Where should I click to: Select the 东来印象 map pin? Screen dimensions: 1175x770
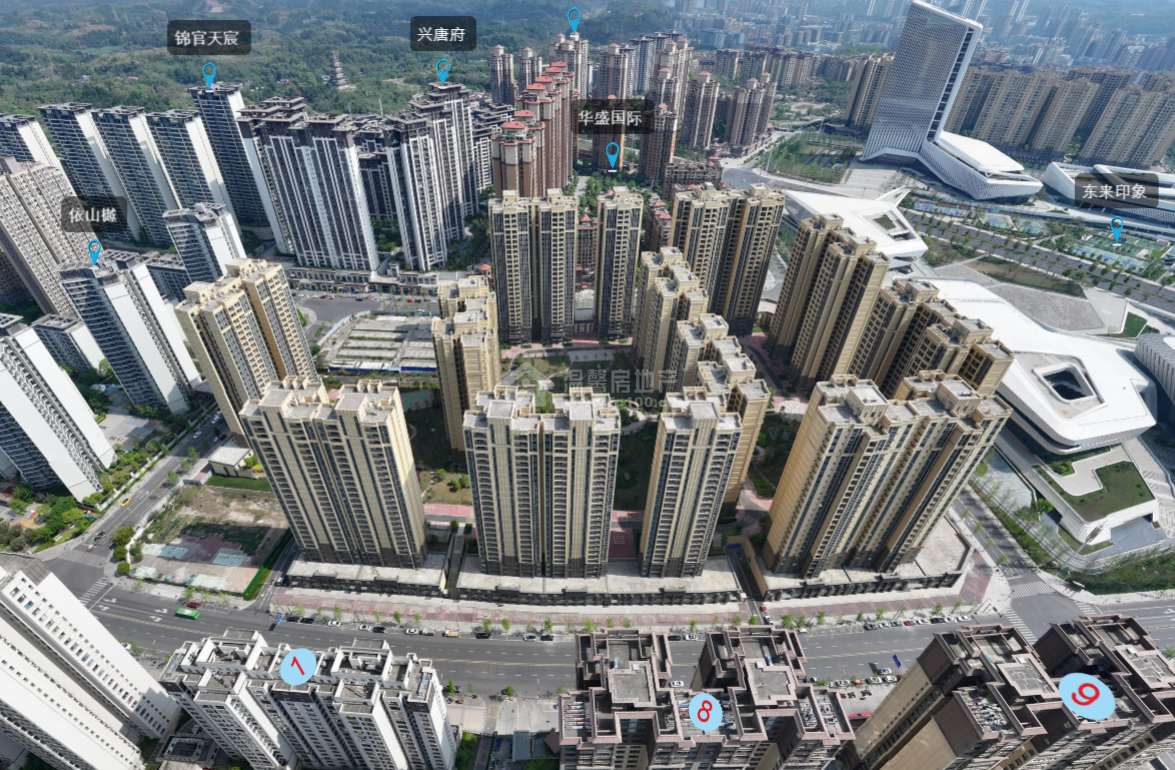tap(1117, 228)
